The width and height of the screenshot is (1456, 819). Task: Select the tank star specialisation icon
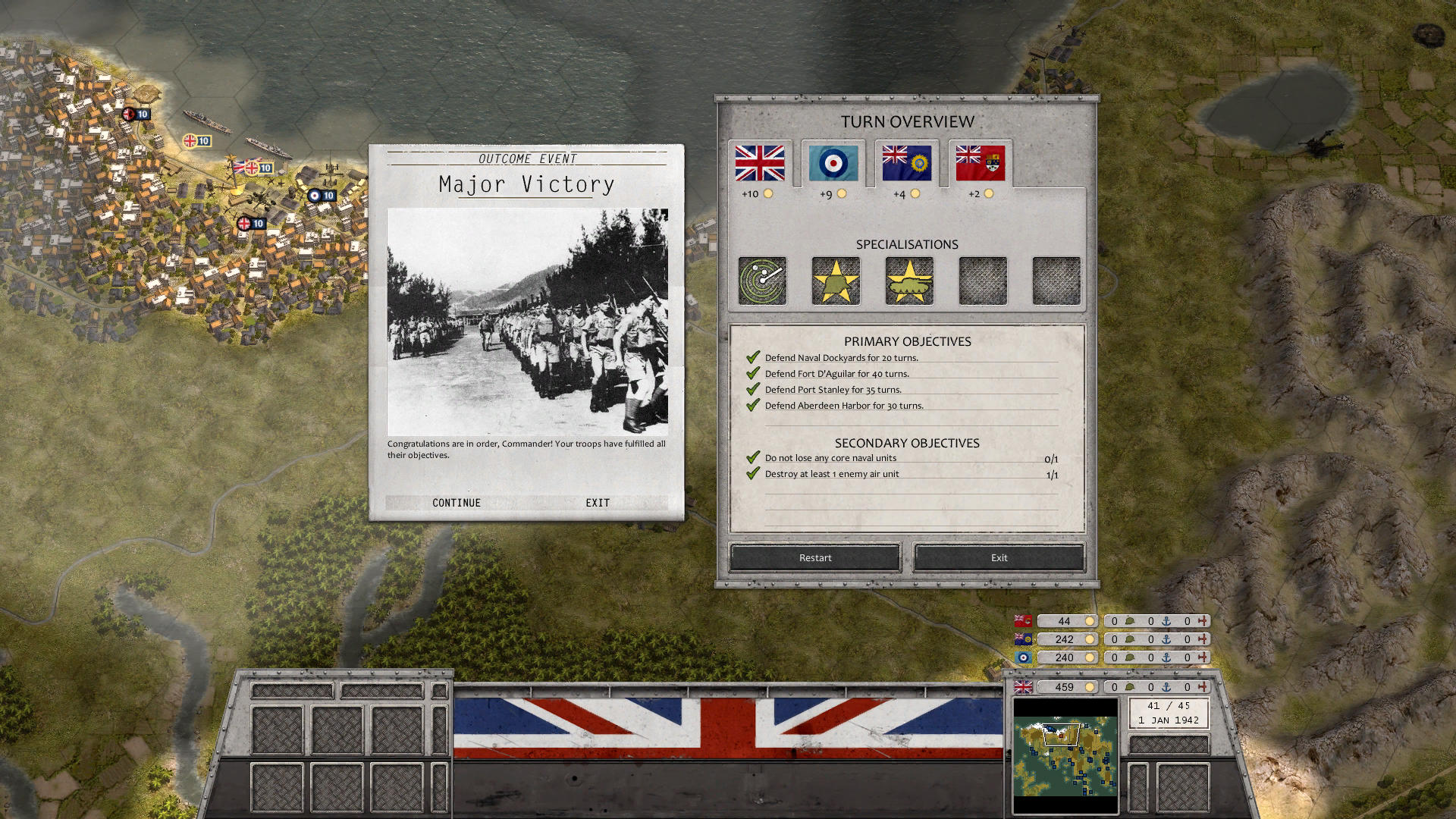click(907, 280)
